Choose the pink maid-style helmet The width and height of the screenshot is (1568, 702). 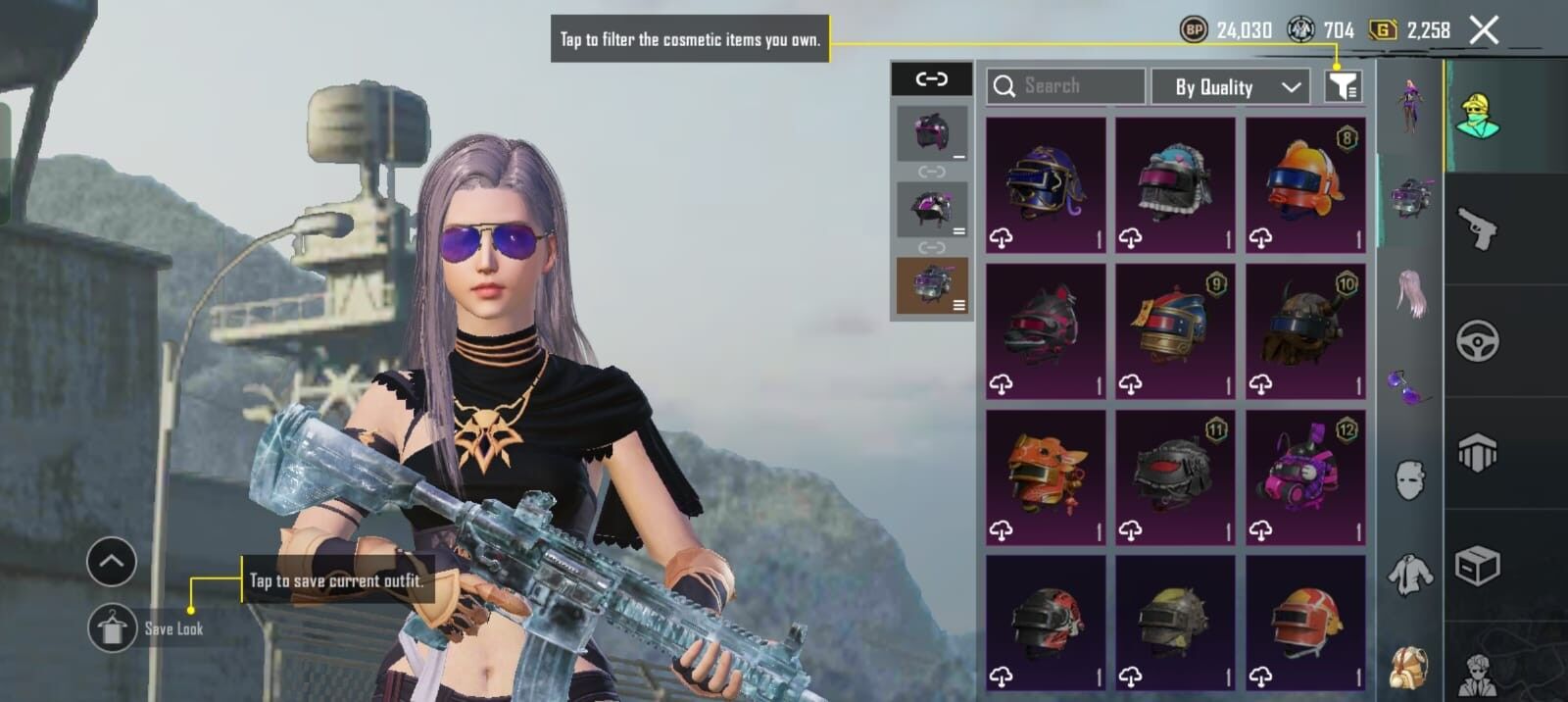tap(1175, 184)
